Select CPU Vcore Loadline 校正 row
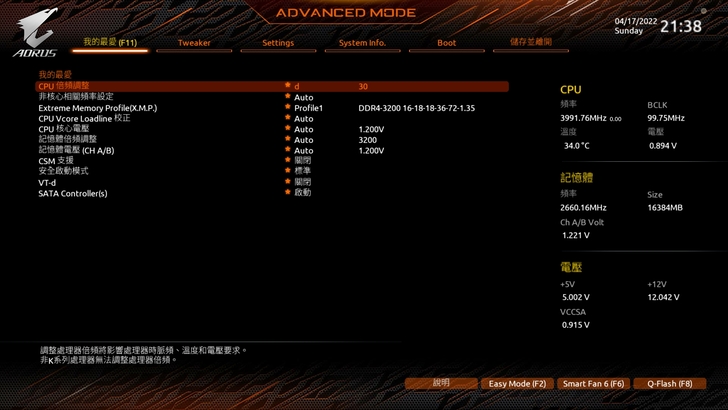 pyautogui.click(x=85, y=119)
